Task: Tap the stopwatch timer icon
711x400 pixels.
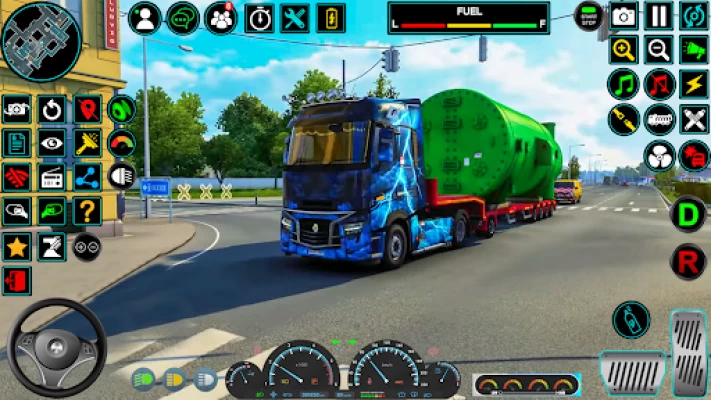Action: point(259,17)
